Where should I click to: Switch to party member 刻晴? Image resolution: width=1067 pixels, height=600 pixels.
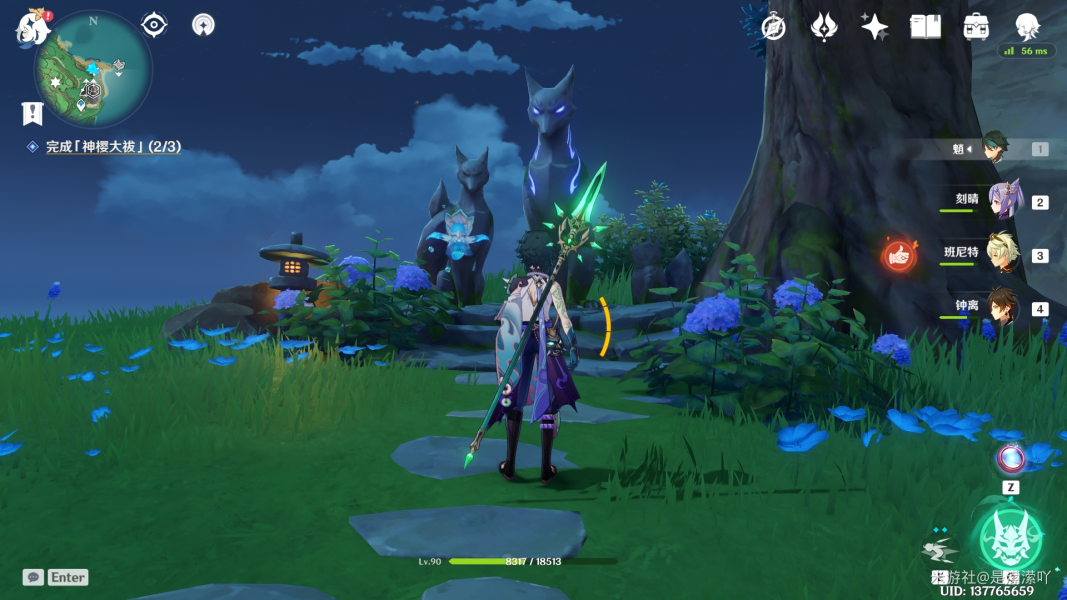(x=1003, y=200)
